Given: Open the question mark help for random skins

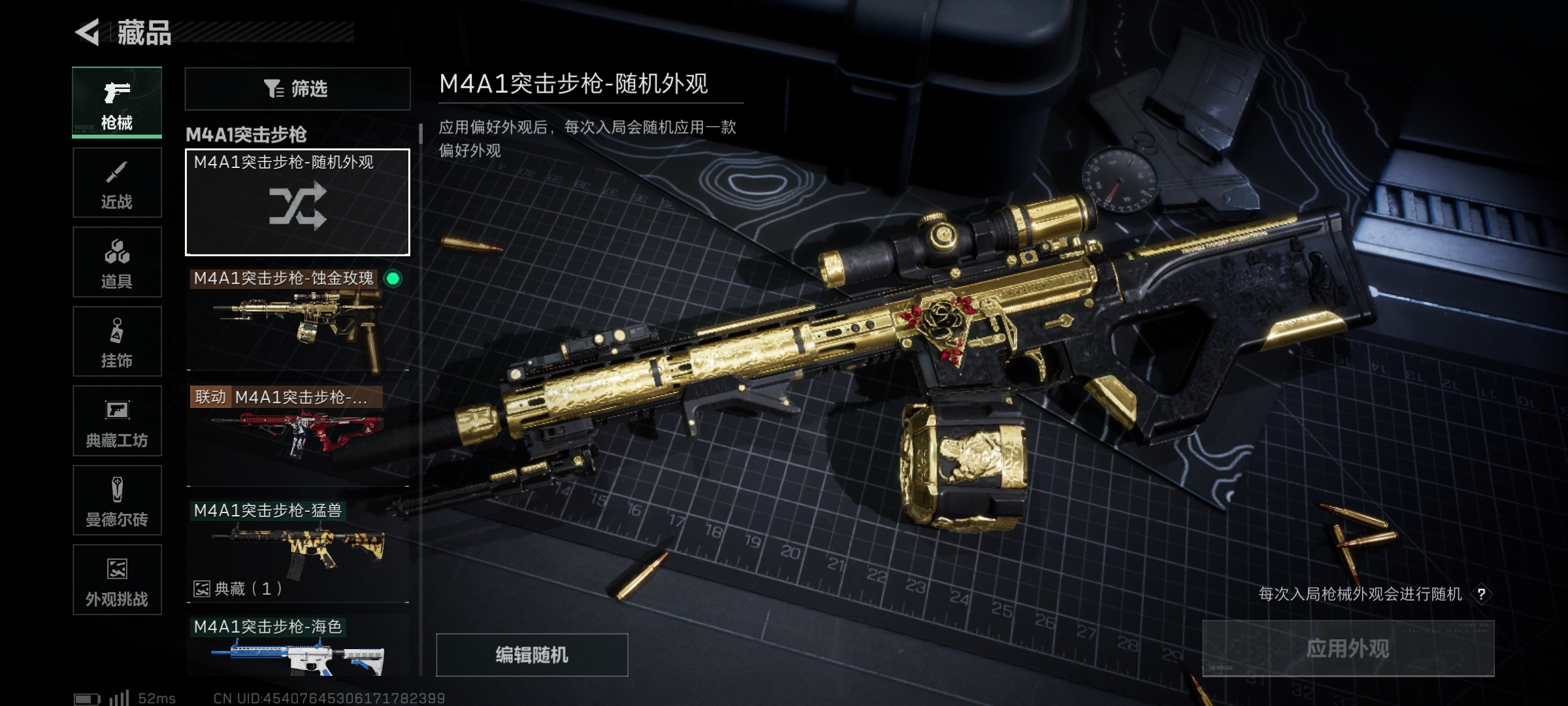Looking at the screenshot, I should coord(1481,594).
